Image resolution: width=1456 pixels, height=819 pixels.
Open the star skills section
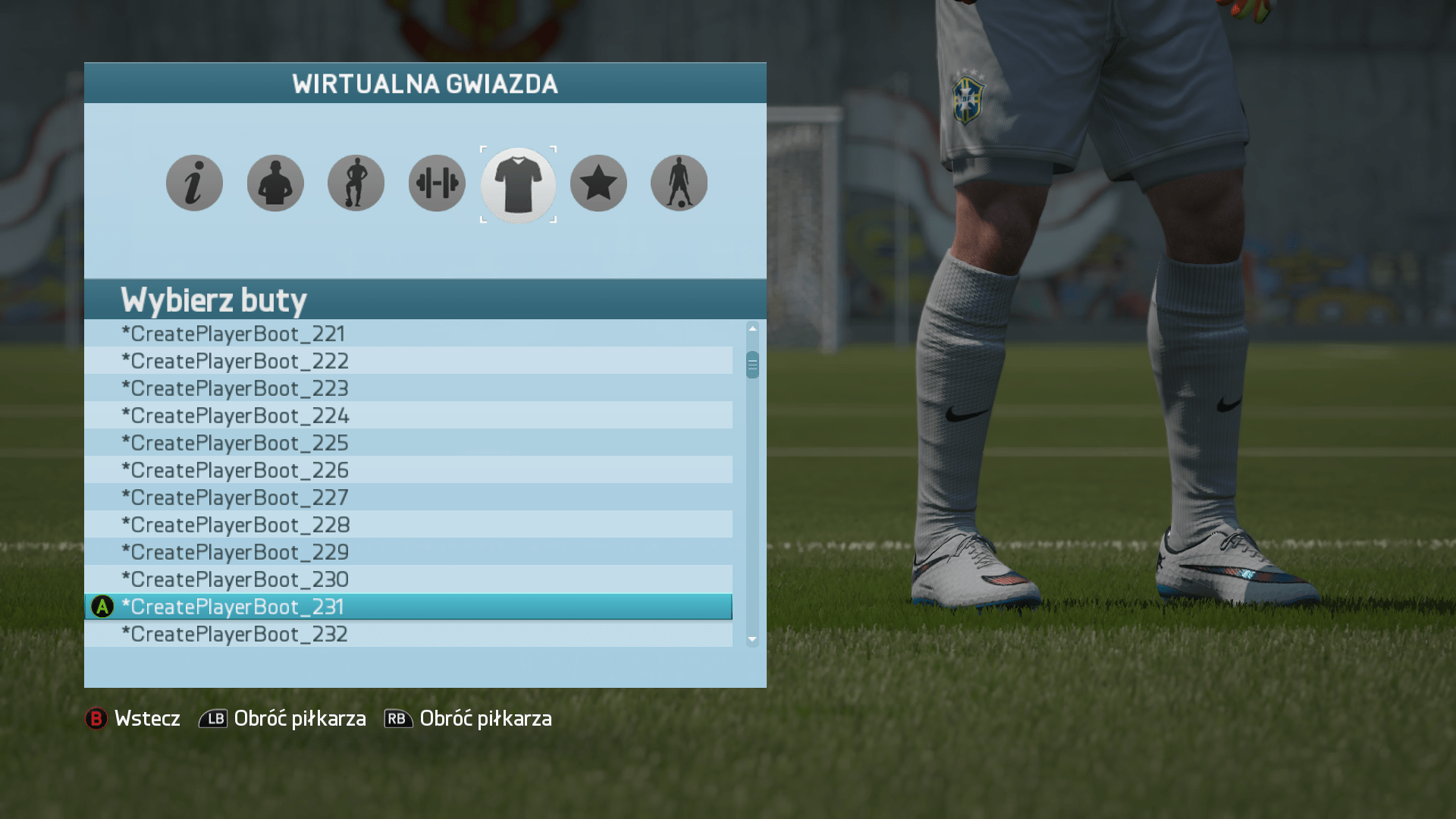[598, 182]
